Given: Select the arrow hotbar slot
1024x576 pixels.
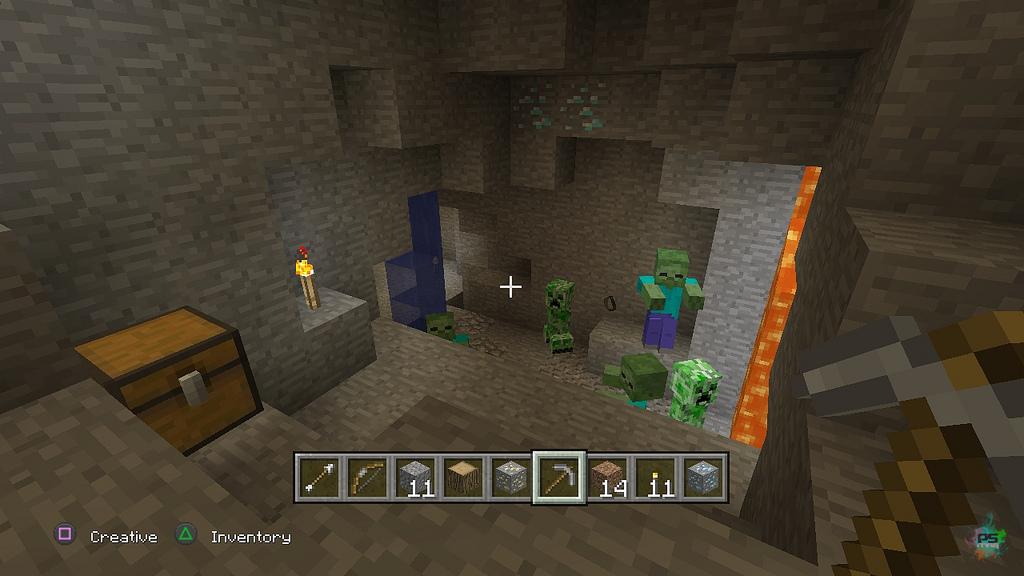Looking at the screenshot, I should click(318, 478).
